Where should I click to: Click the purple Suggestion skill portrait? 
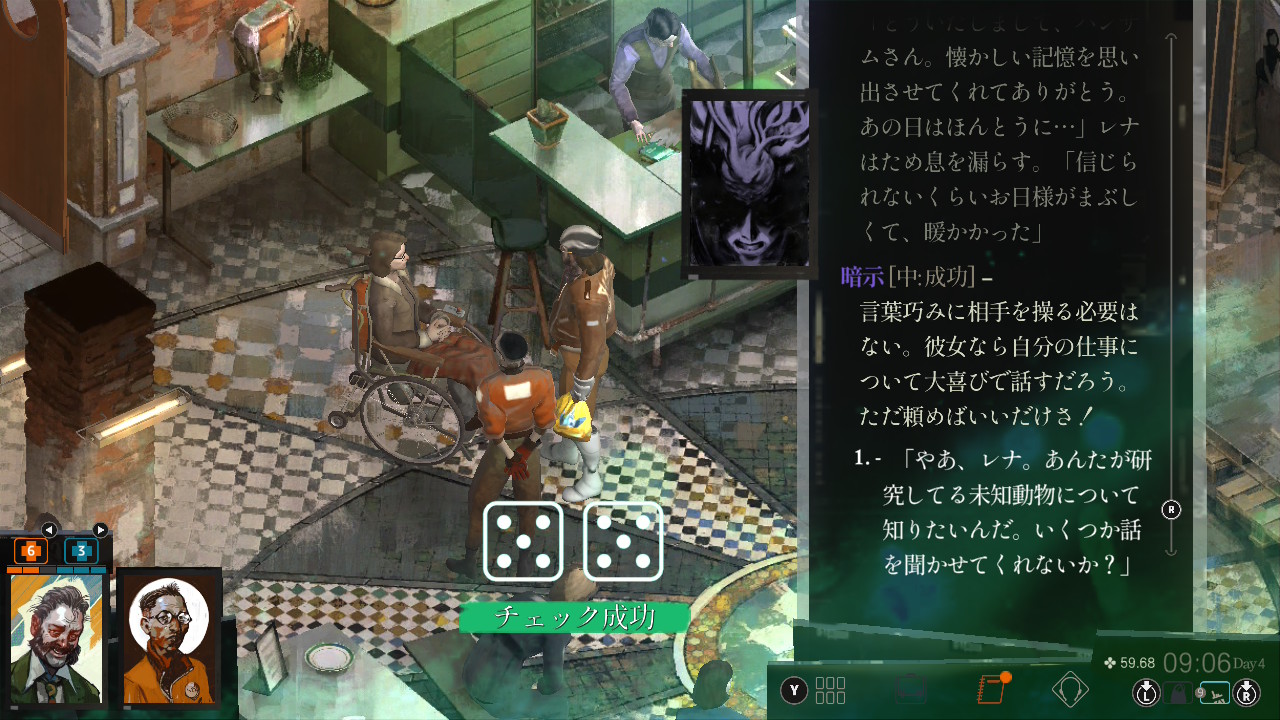[x=747, y=183]
